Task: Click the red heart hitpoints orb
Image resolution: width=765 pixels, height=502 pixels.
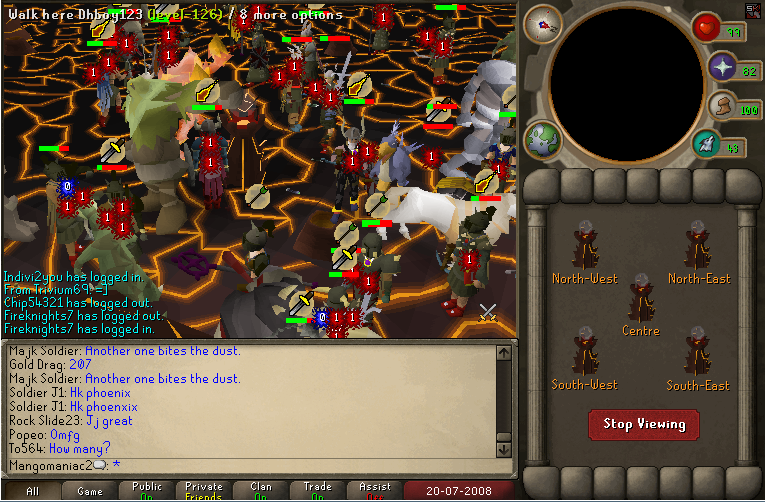Action: pyautogui.click(x=708, y=27)
